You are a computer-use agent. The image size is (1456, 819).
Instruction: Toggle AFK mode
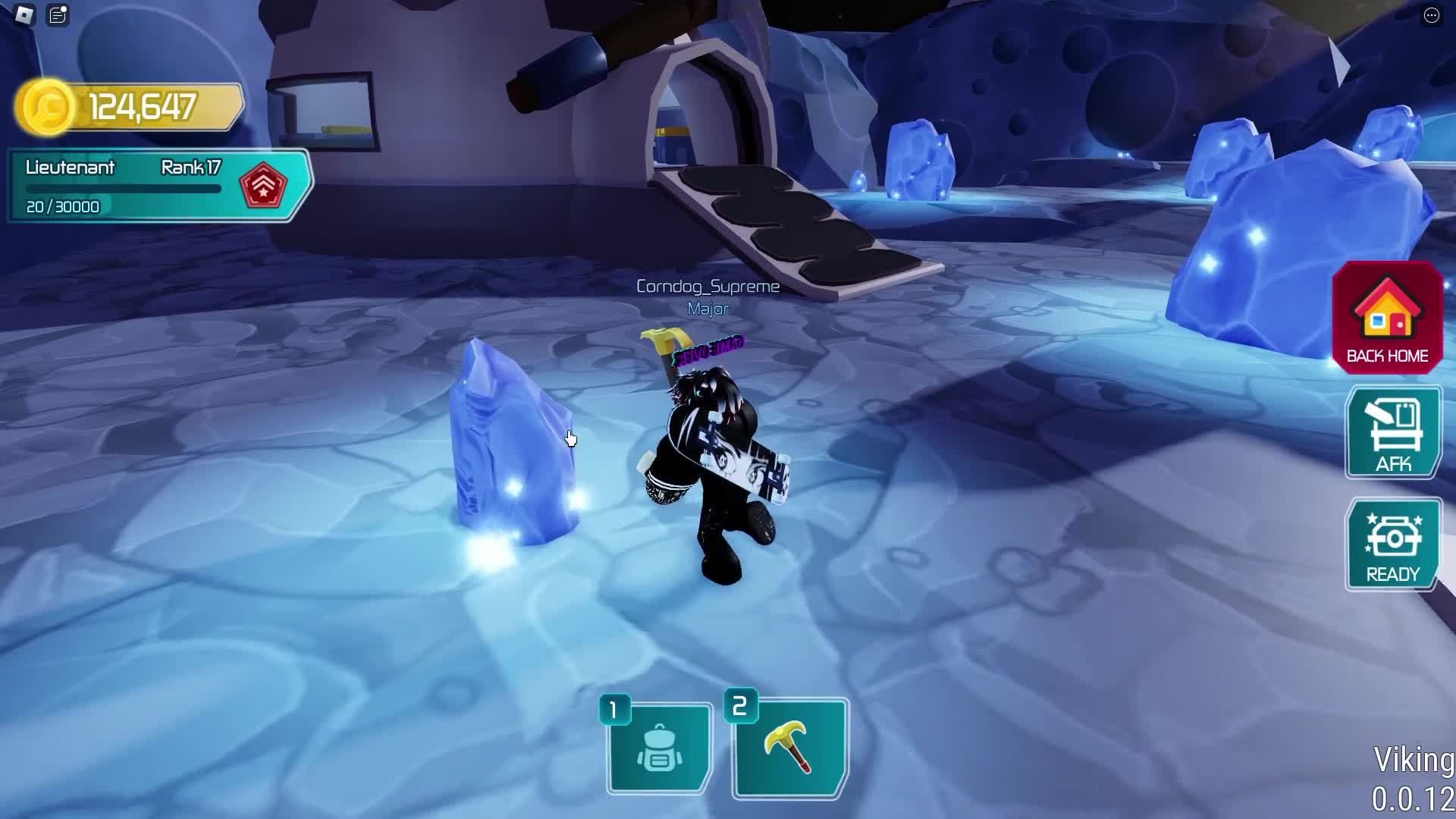[1393, 433]
